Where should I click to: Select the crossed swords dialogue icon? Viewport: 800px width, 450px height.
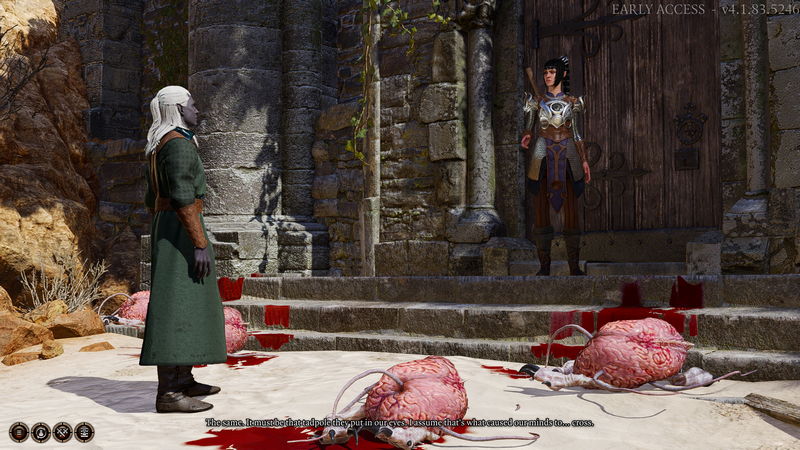pyautogui.click(x=63, y=432)
